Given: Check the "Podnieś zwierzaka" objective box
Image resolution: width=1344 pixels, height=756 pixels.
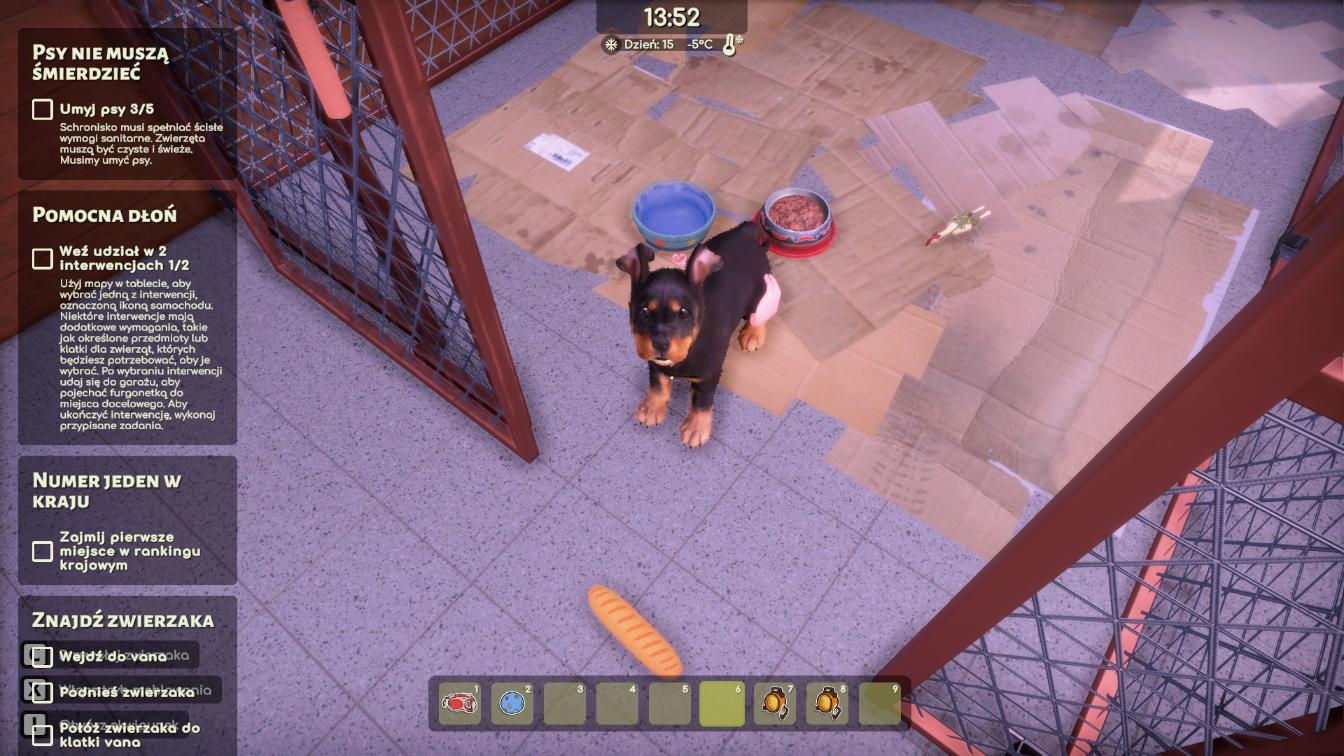Looking at the screenshot, I should 42,691.
